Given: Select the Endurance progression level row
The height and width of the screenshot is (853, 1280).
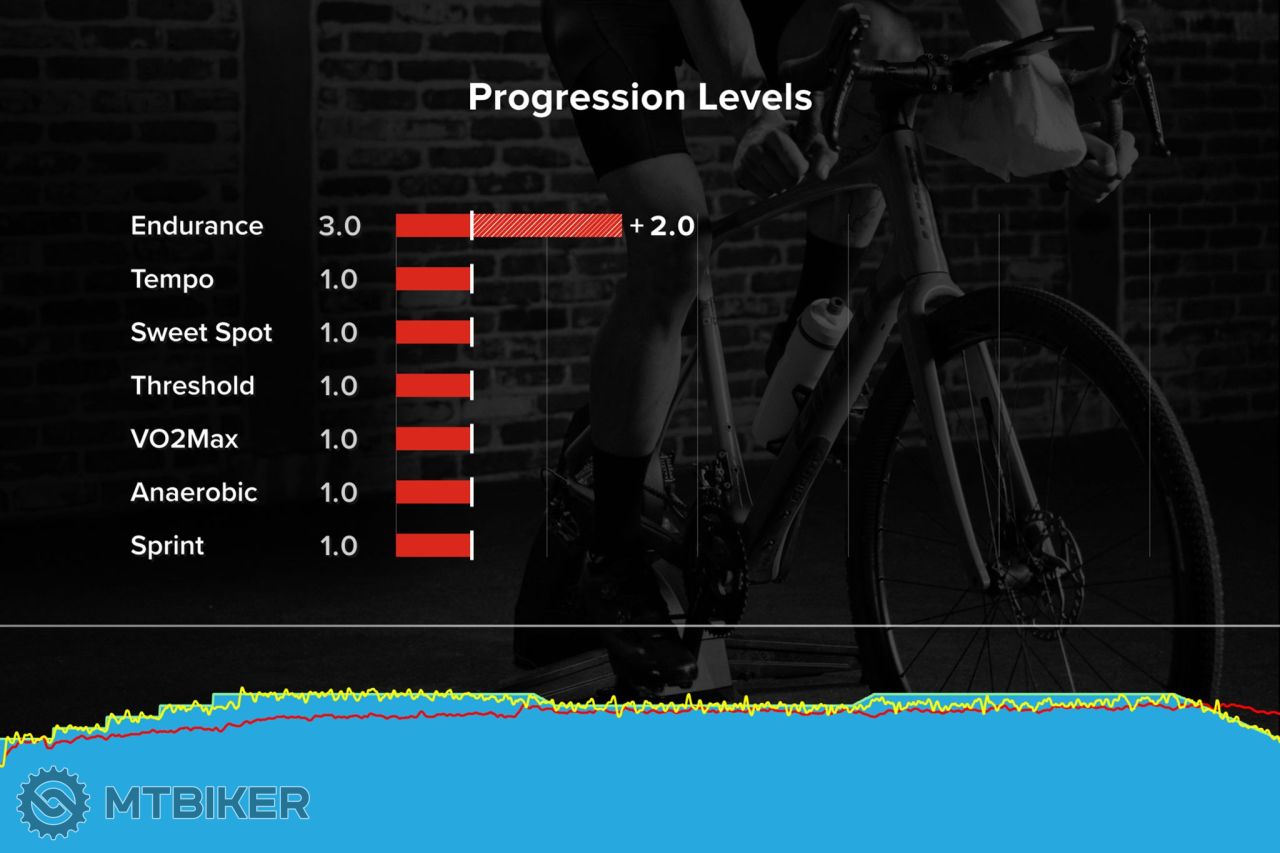Looking at the screenshot, I should (197, 226).
